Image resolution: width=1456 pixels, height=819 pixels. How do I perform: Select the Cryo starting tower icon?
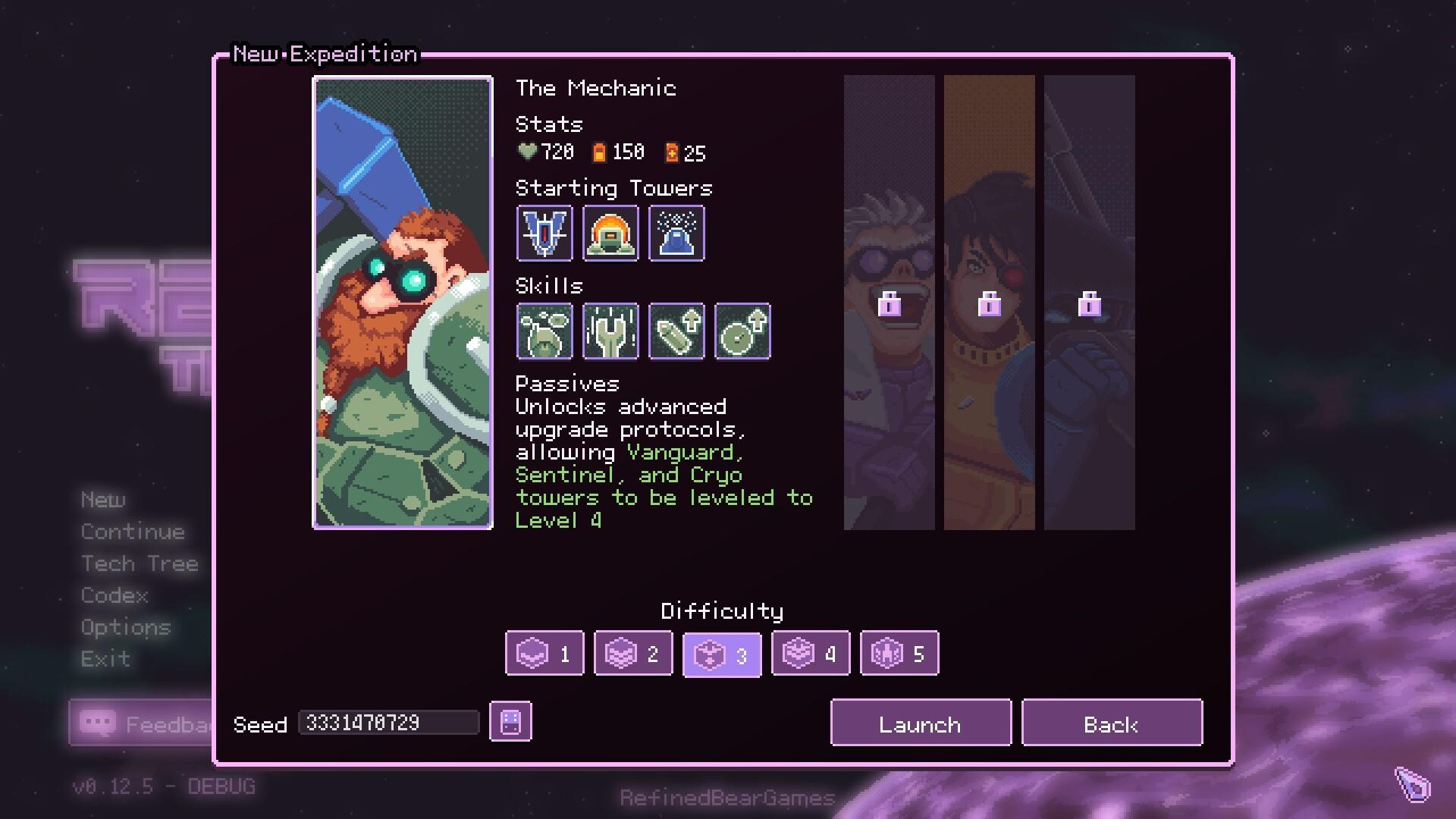pyautogui.click(x=676, y=234)
